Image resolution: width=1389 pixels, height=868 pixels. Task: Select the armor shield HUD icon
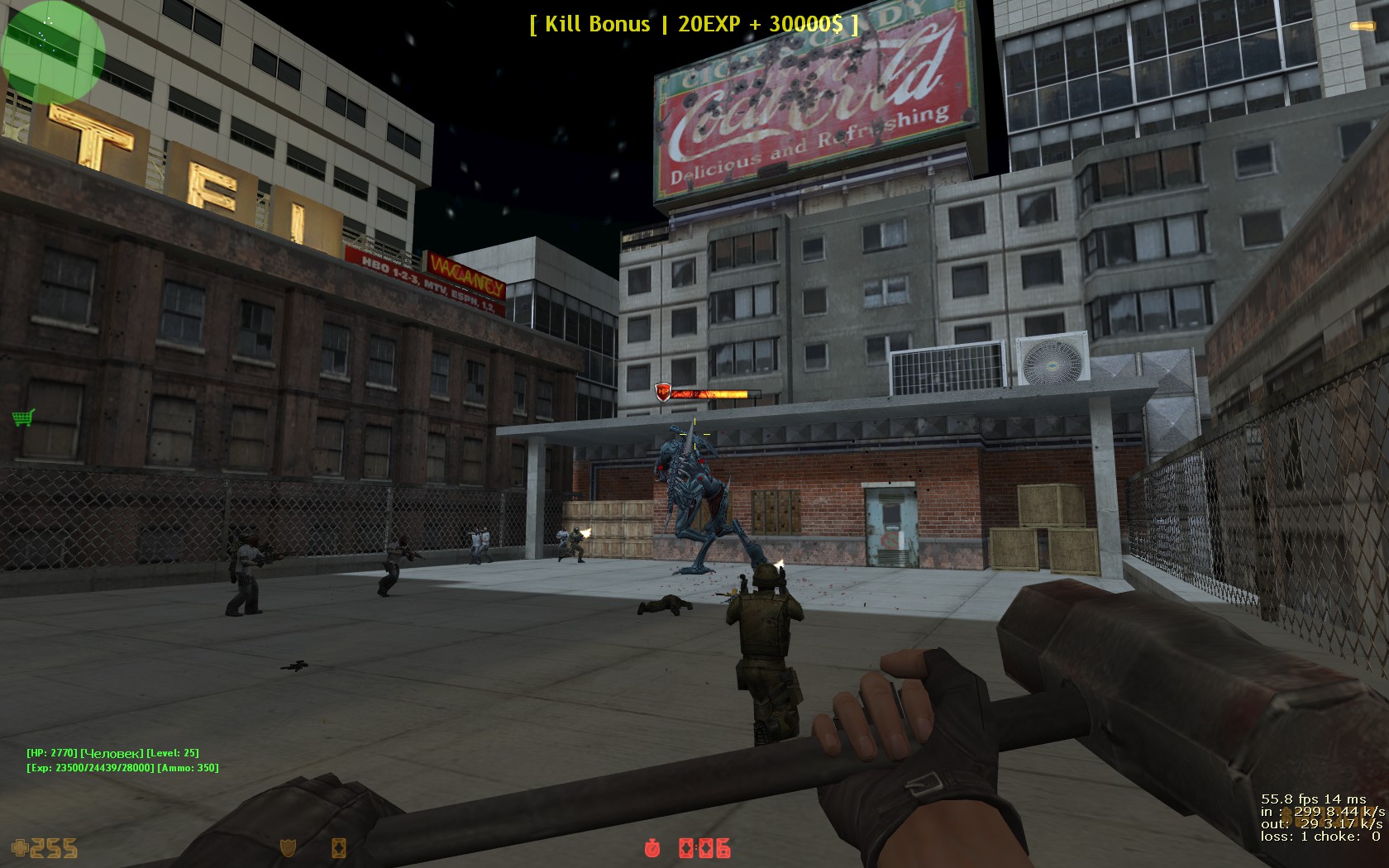[x=289, y=847]
